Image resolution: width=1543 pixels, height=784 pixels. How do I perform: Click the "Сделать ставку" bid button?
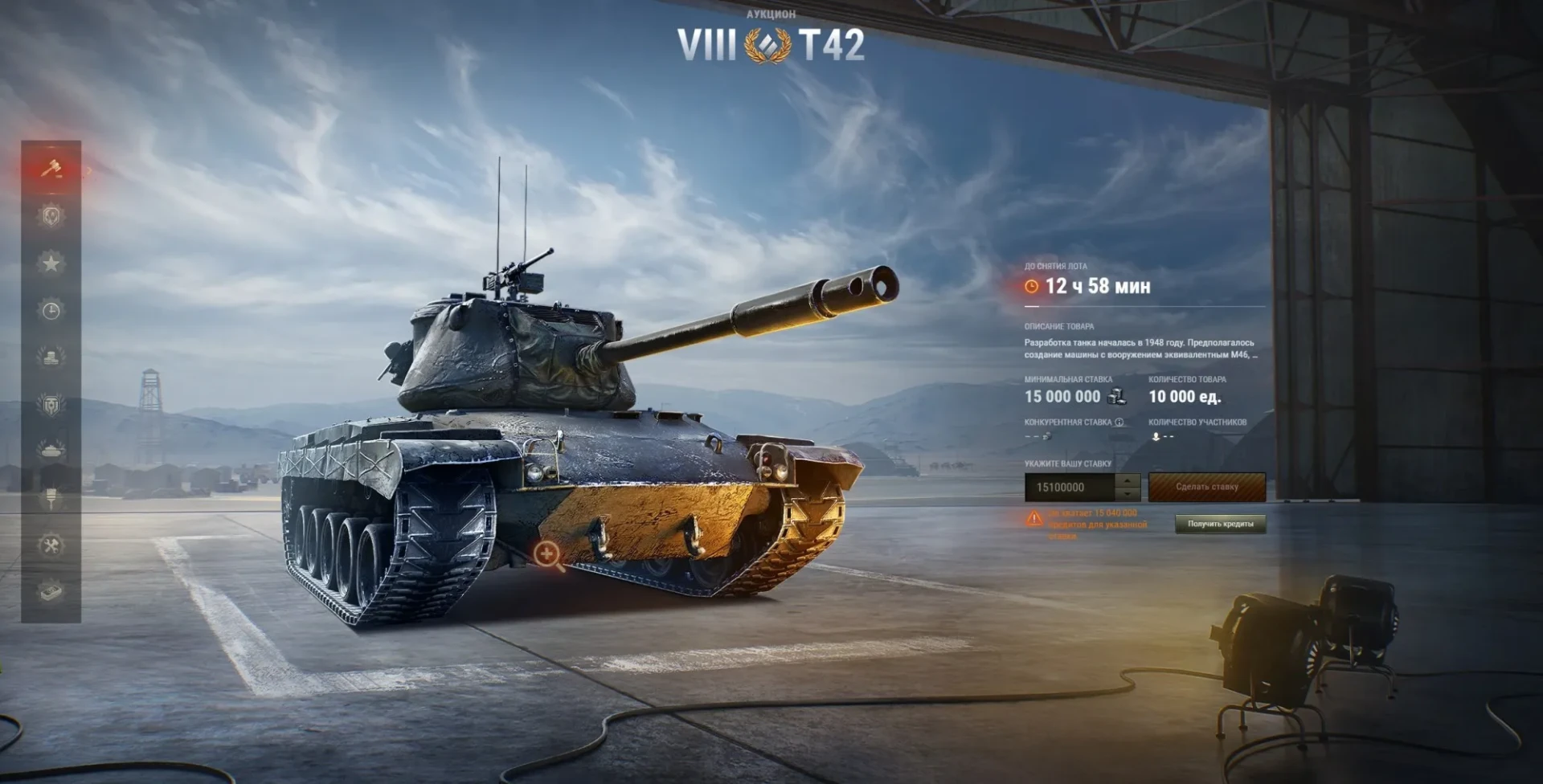[x=1206, y=487]
